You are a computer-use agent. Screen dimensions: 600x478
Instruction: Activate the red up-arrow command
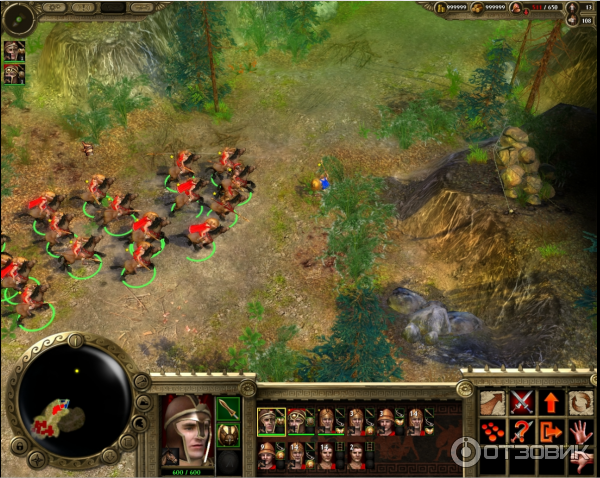click(551, 403)
